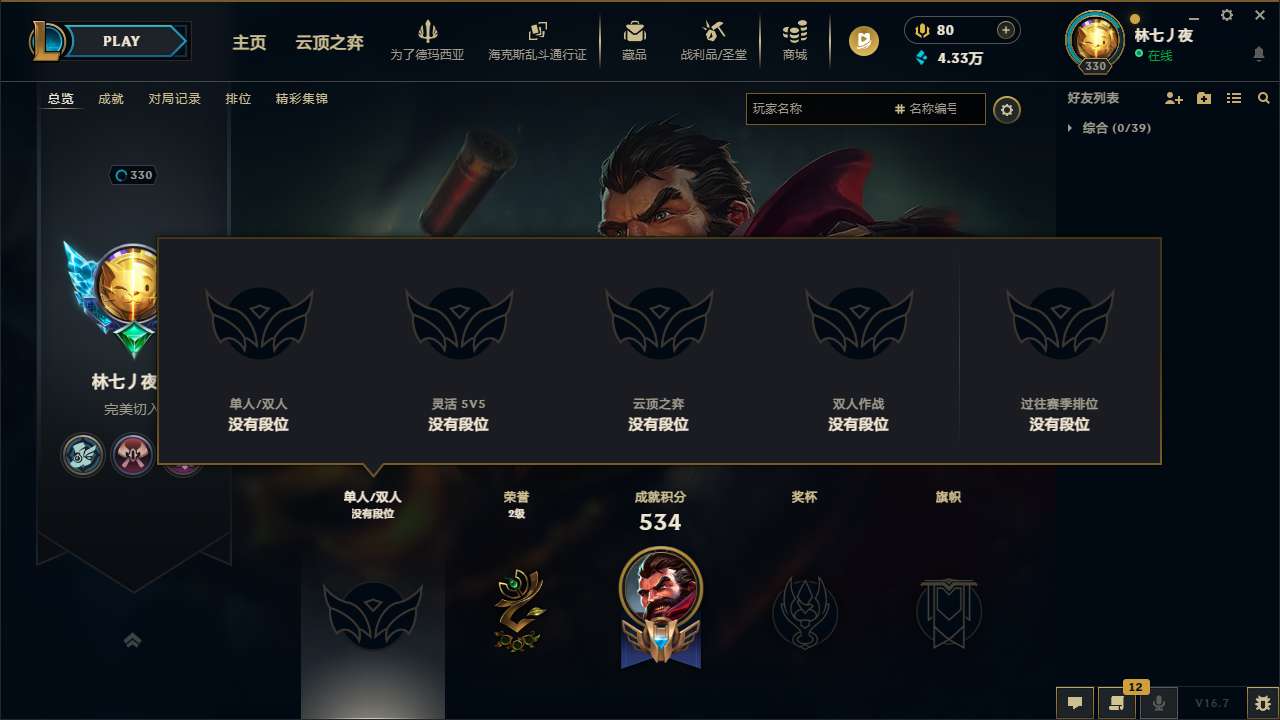Open friend list search

click(x=1263, y=98)
